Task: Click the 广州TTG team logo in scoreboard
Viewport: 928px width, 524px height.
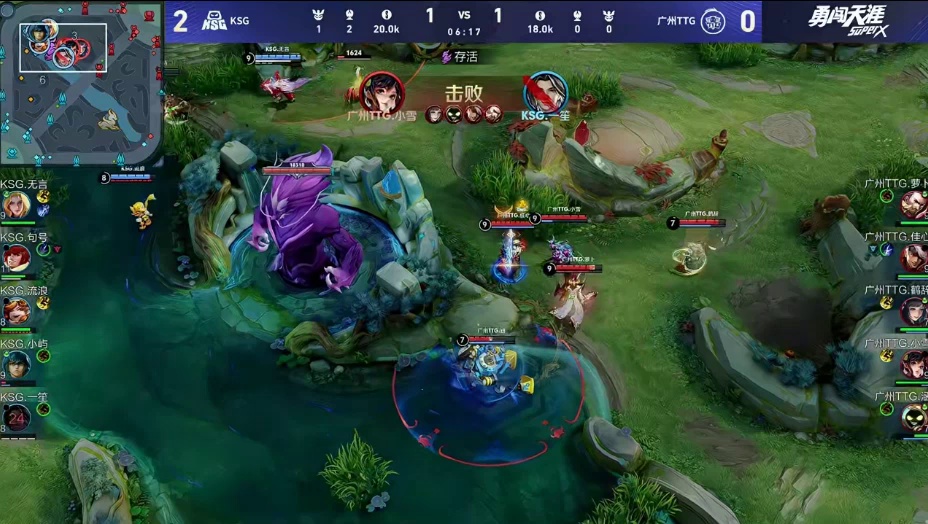Action: coord(713,20)
